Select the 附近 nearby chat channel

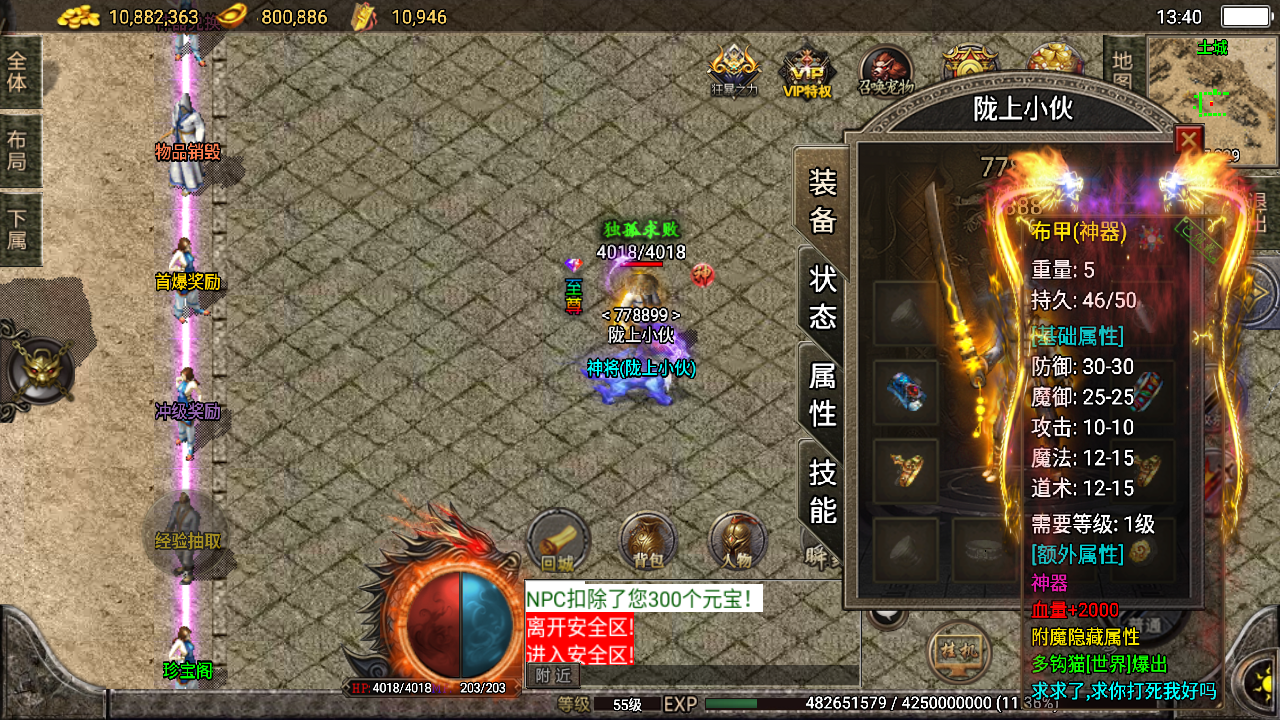pyautogui.click(x=552, y=676)
